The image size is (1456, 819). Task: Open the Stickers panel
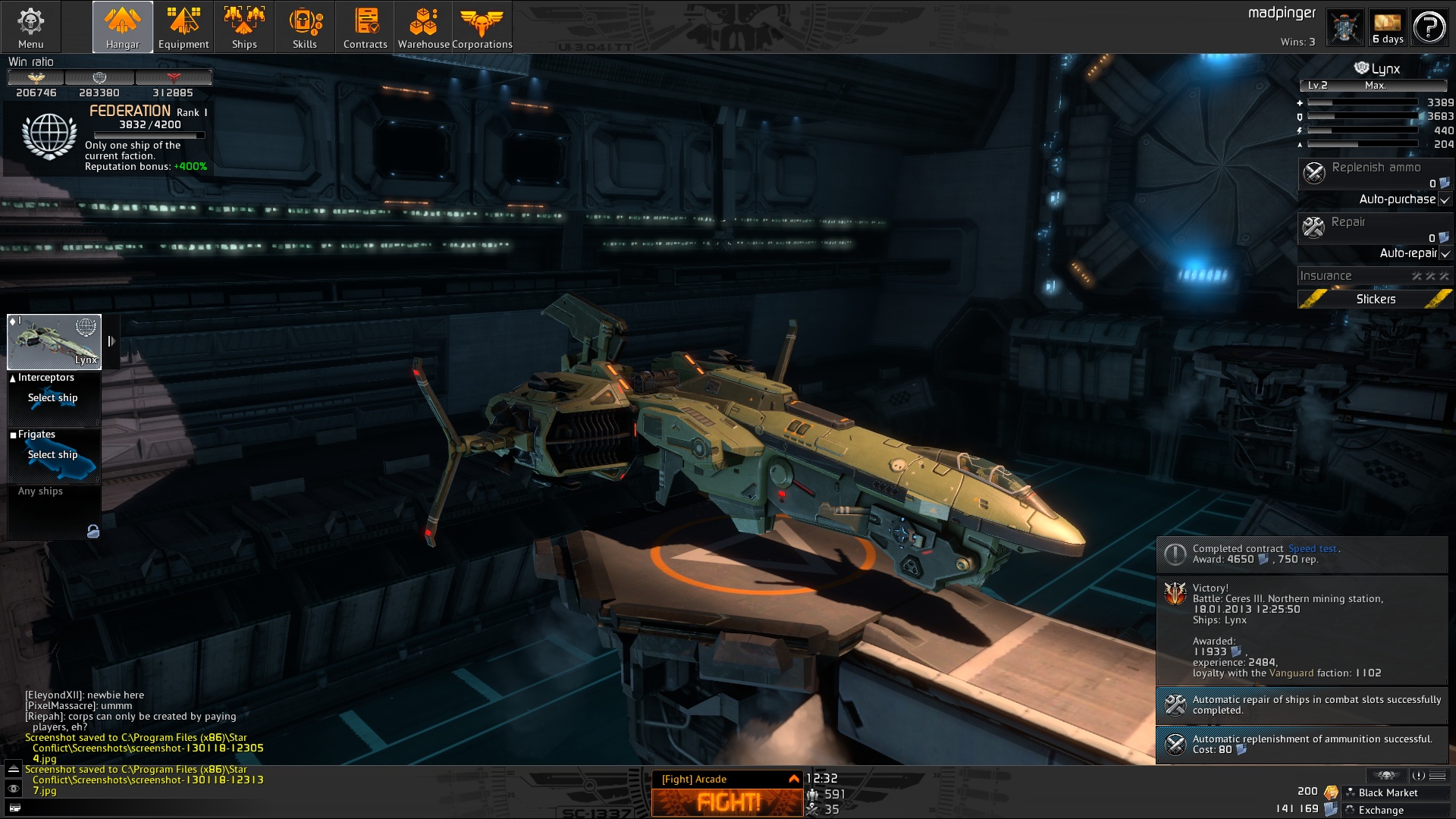1375,299
